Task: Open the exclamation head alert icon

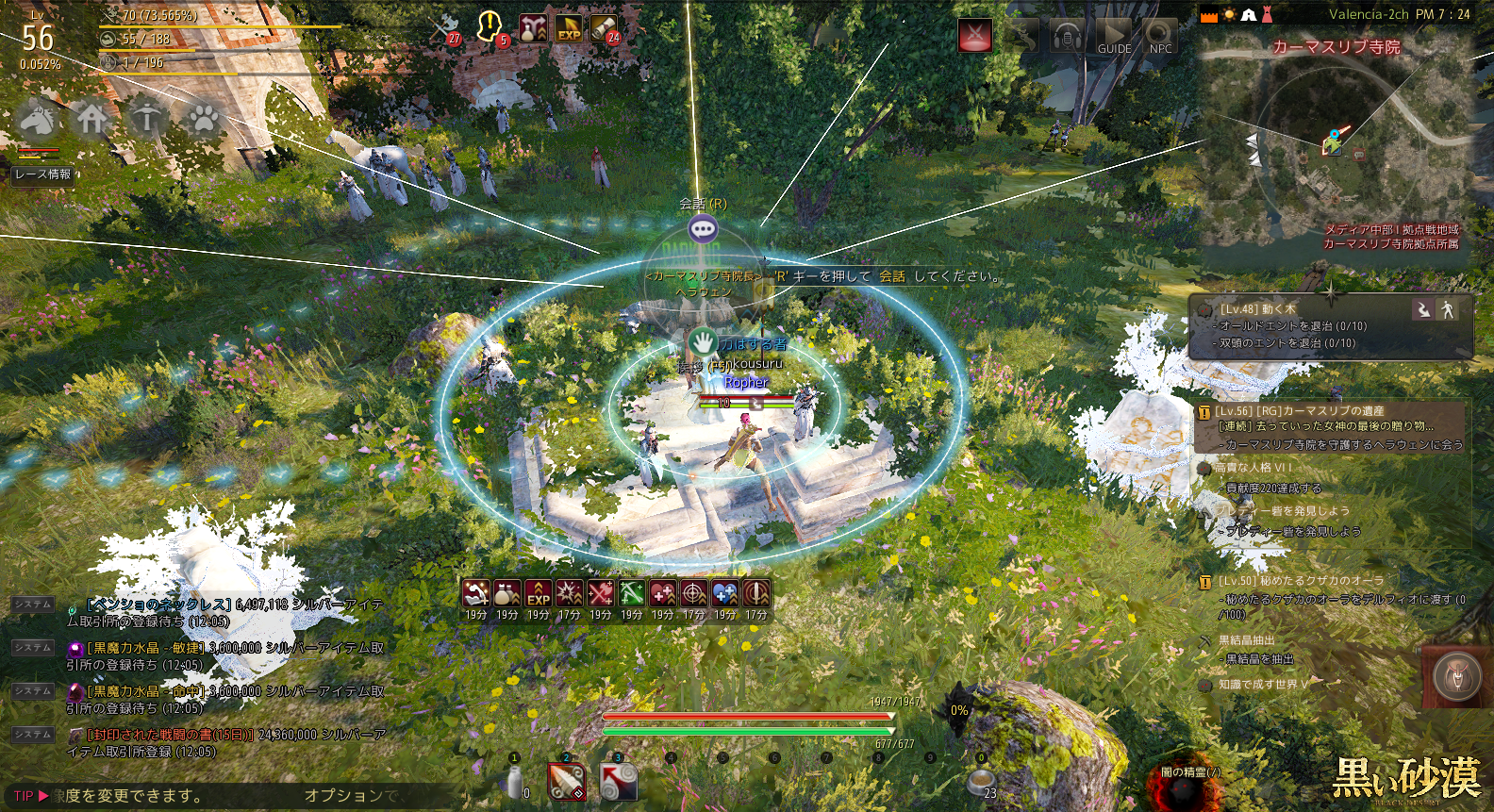Action: click(490, 26)
